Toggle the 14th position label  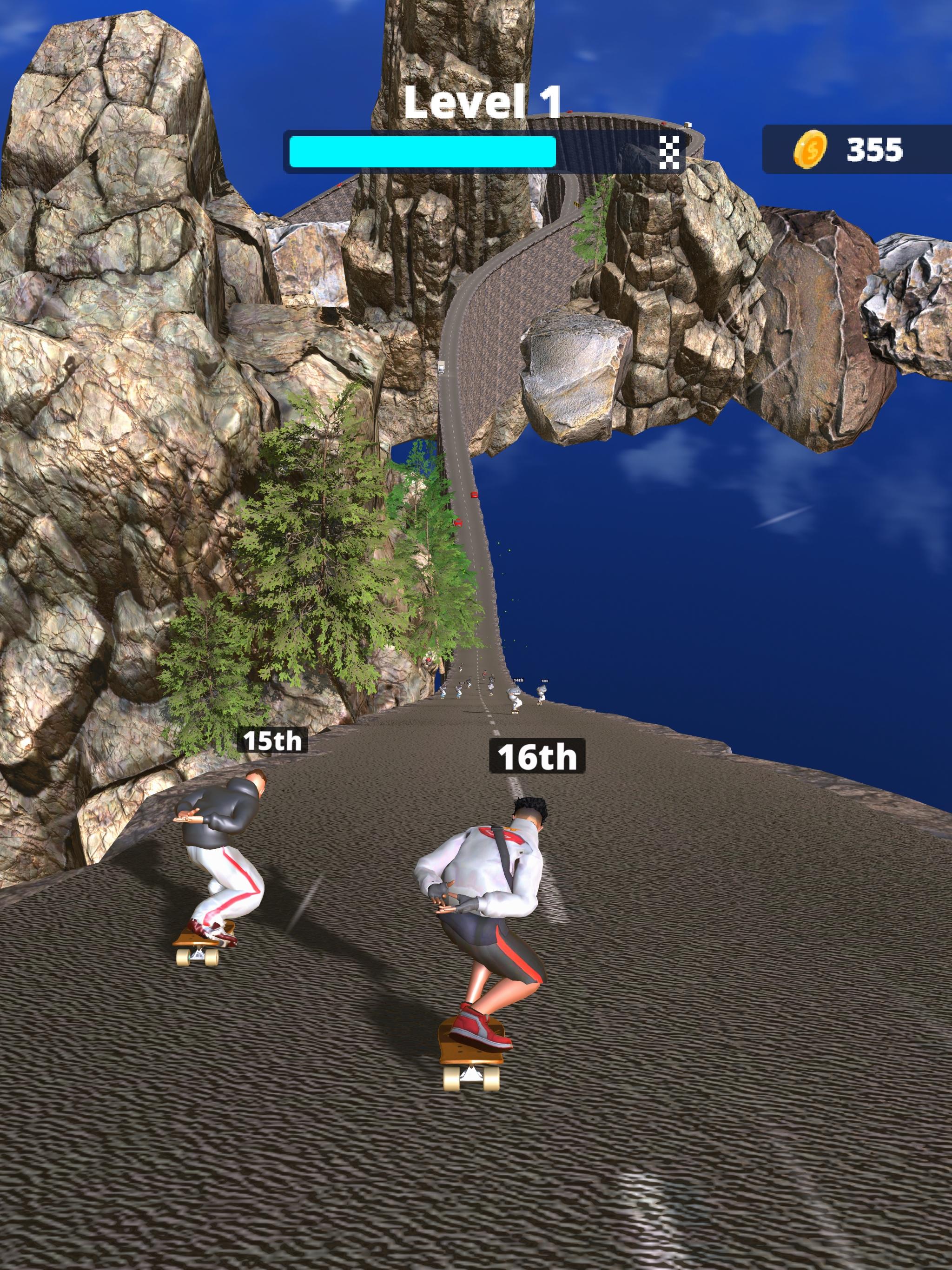pos(519,681)
